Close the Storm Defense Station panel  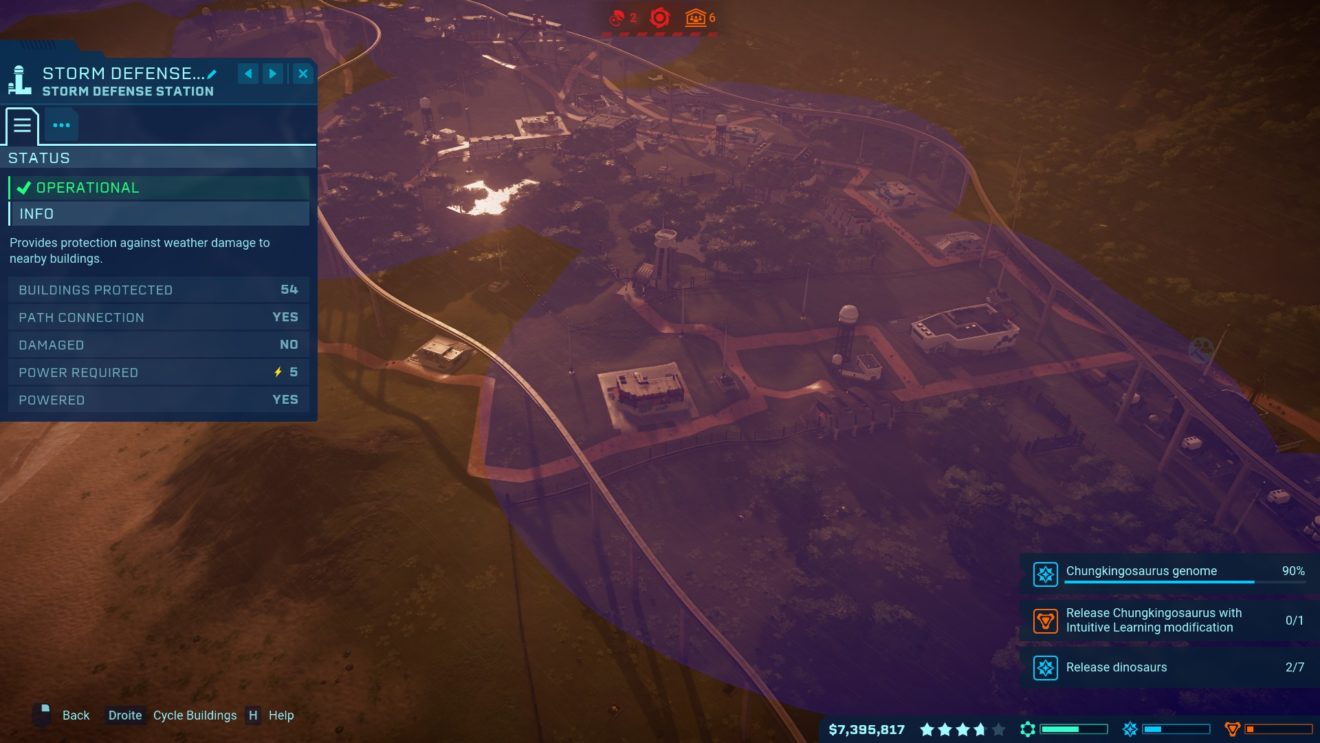[x=302, y=73]
